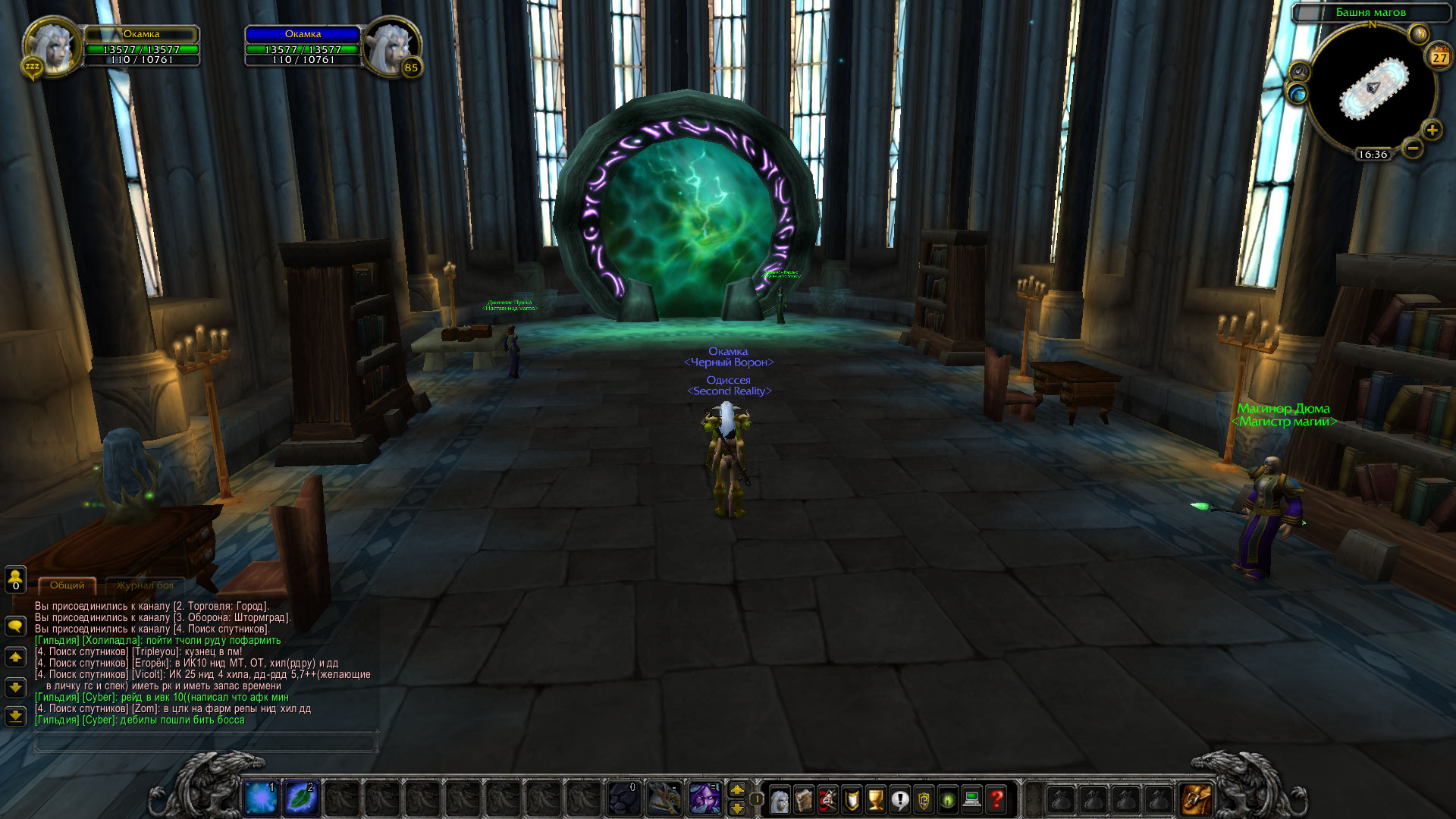
Task: Click the Окамка player portrait
Action: click(52, 47)
